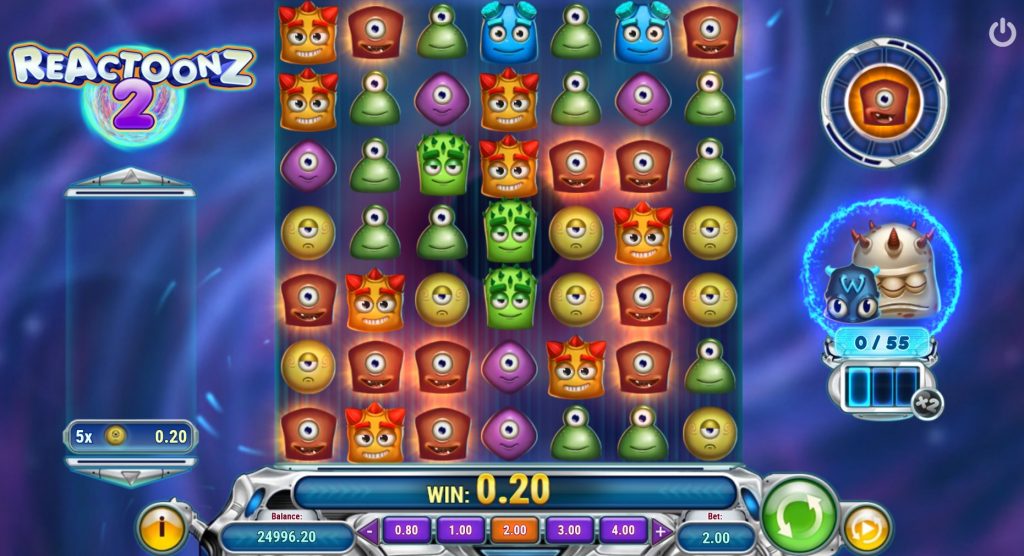Select the 2.00 bet amount
This screenshot has height=556, width=1024.
click(x=514, y=530)
